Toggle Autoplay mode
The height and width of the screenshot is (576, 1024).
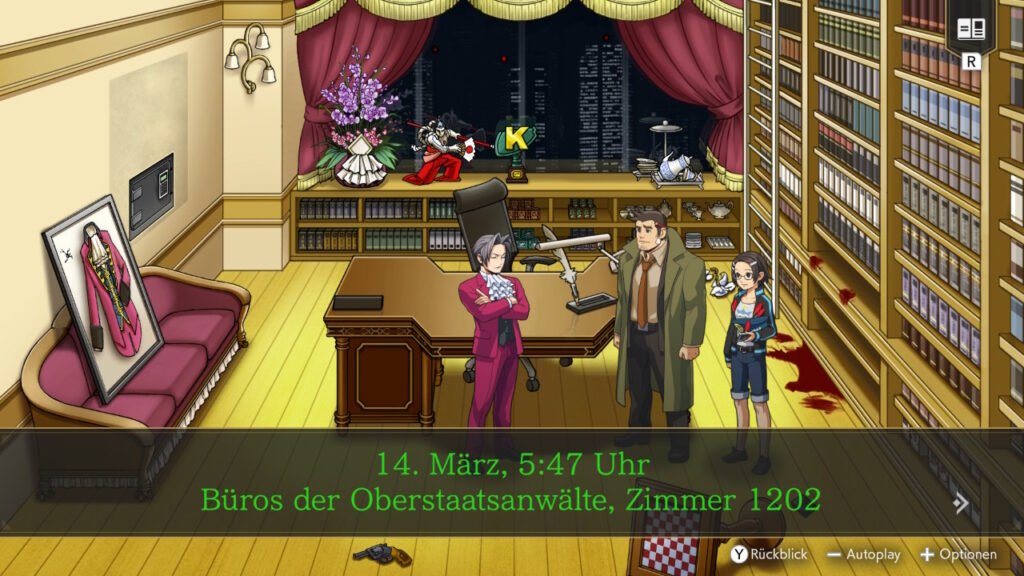tap(864, 554)
